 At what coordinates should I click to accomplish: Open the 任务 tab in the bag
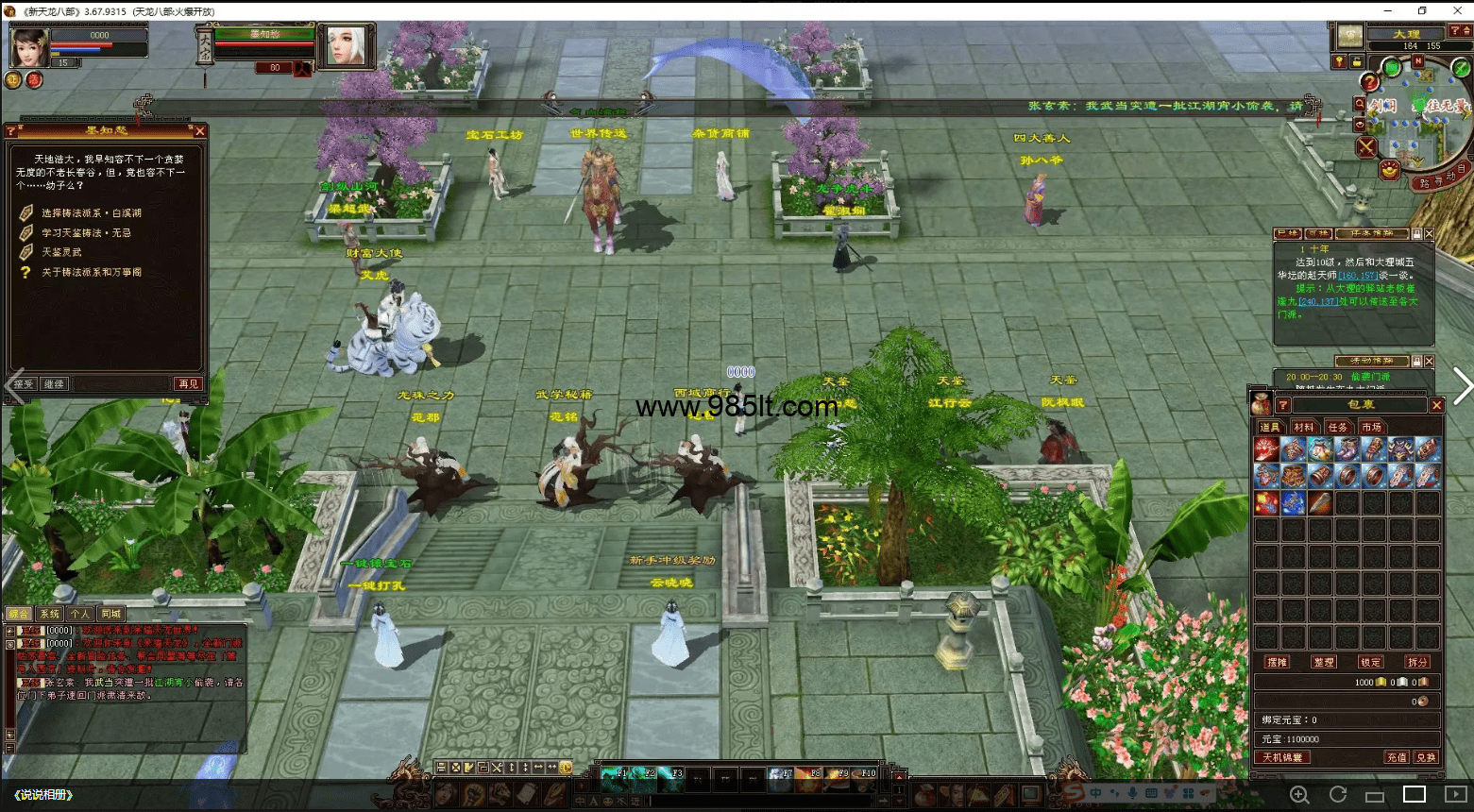1338,428
